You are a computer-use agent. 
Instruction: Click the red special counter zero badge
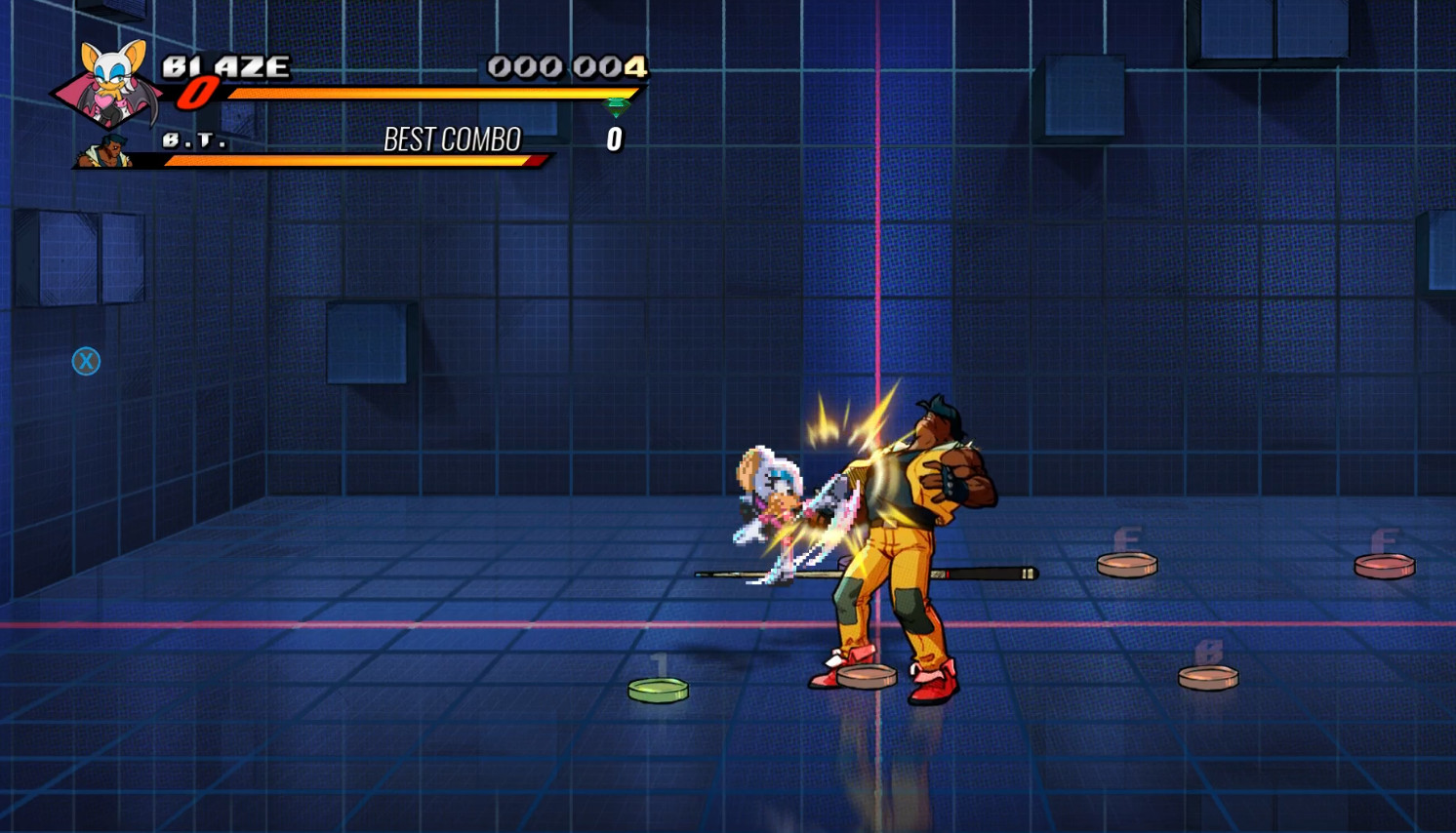click(196, 95)
